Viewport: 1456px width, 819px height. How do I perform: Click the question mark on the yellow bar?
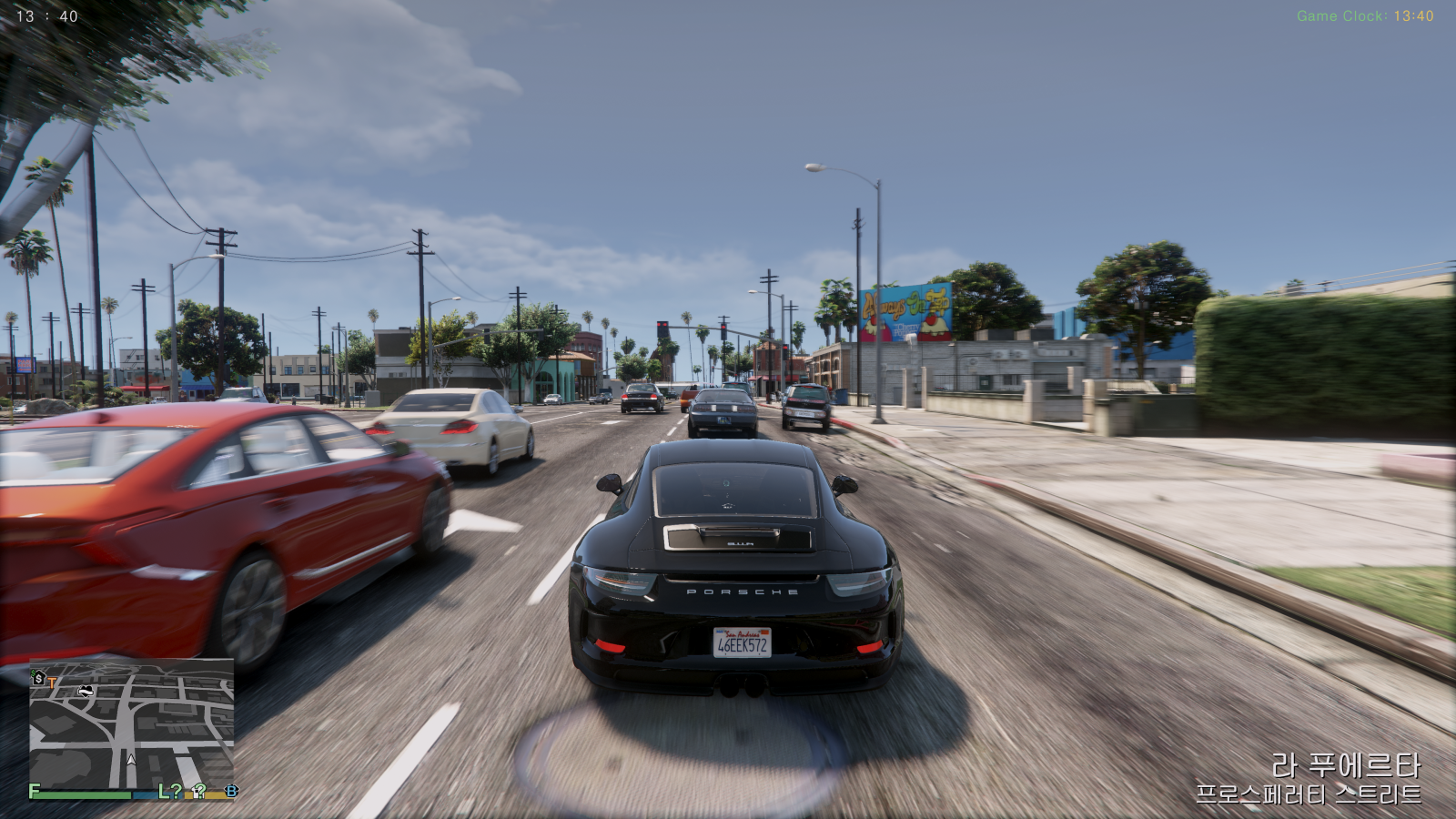(x=201, y=793)
